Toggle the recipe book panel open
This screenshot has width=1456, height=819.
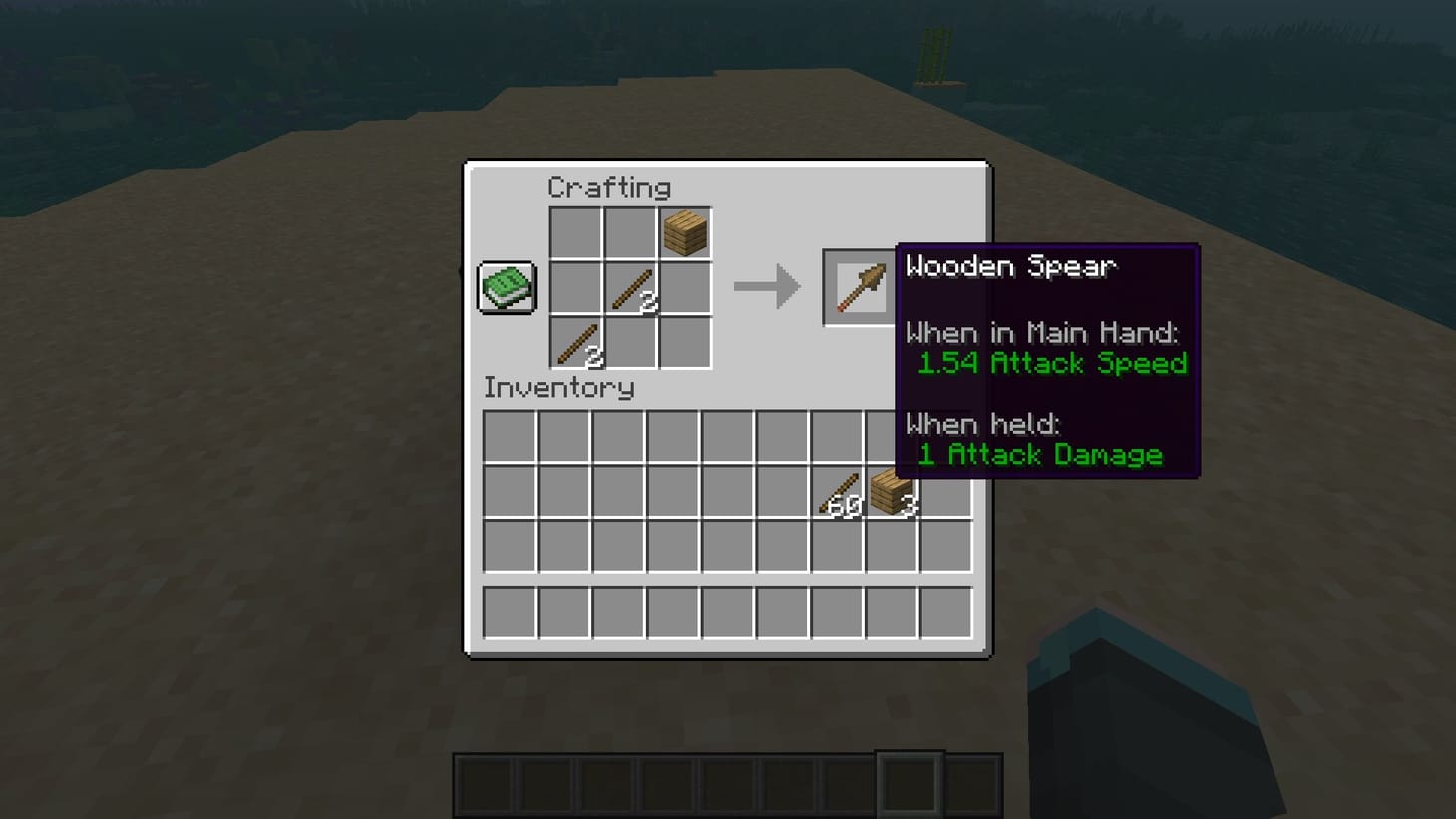tap(505, 286)
